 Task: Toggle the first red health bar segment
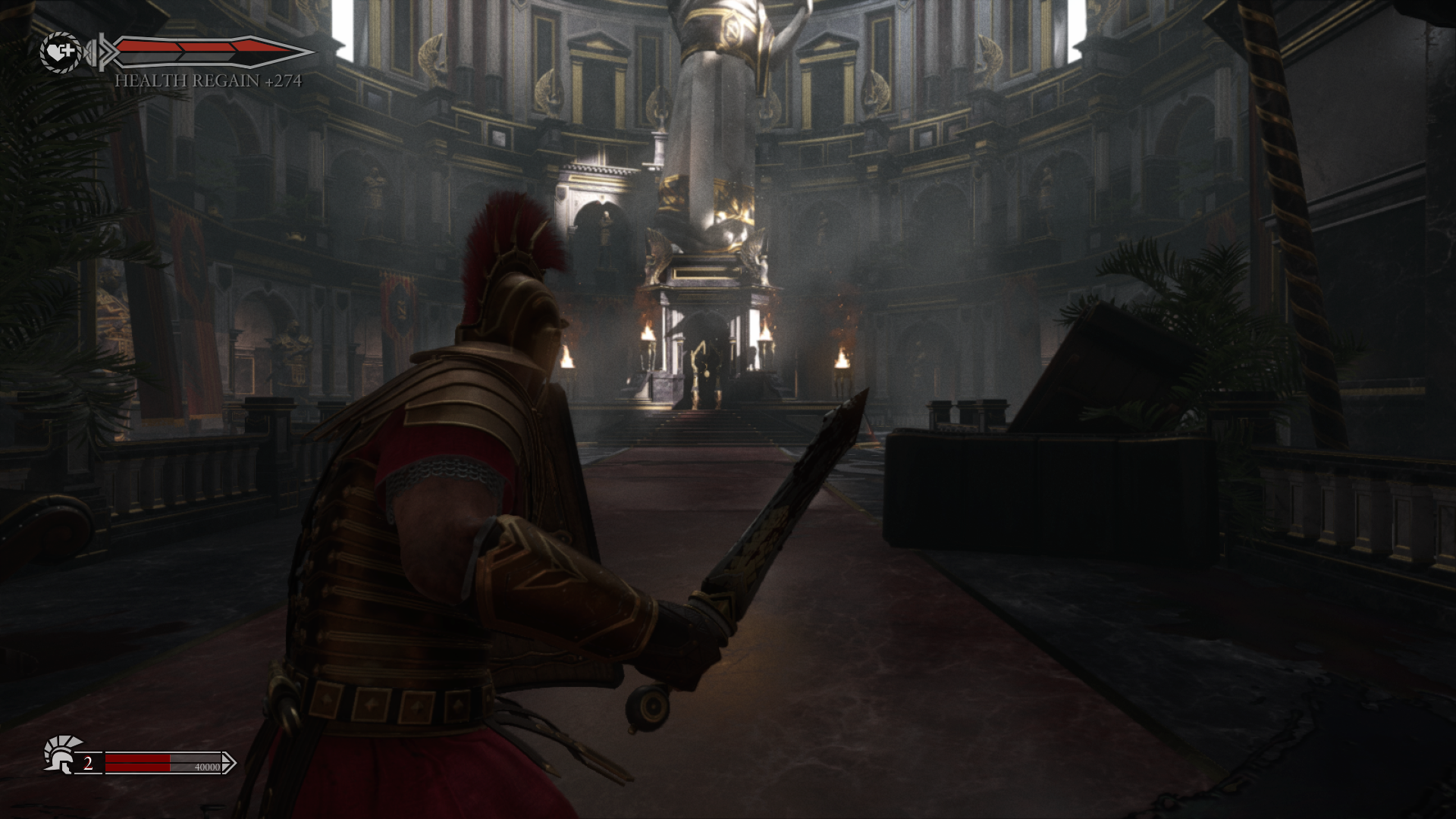(147, 47)
